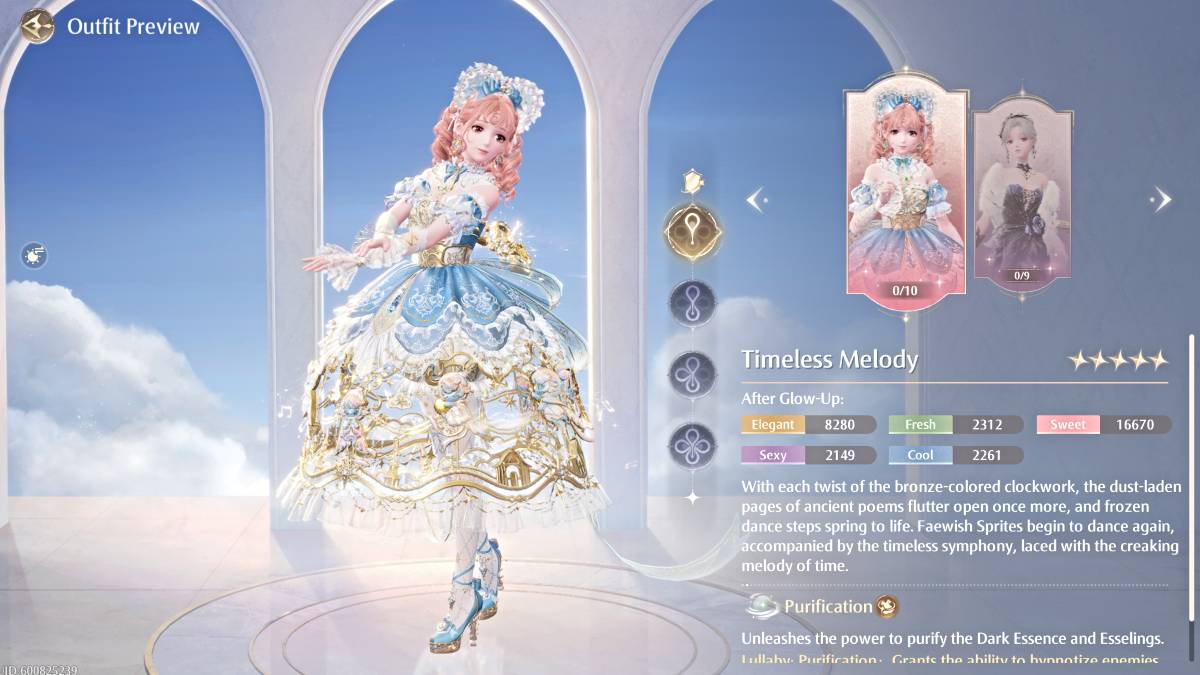Click the small gold badge above evolution stages
Image resolution: width=1200 pixels, height=675 pixels.
click(x=692, y=181)
